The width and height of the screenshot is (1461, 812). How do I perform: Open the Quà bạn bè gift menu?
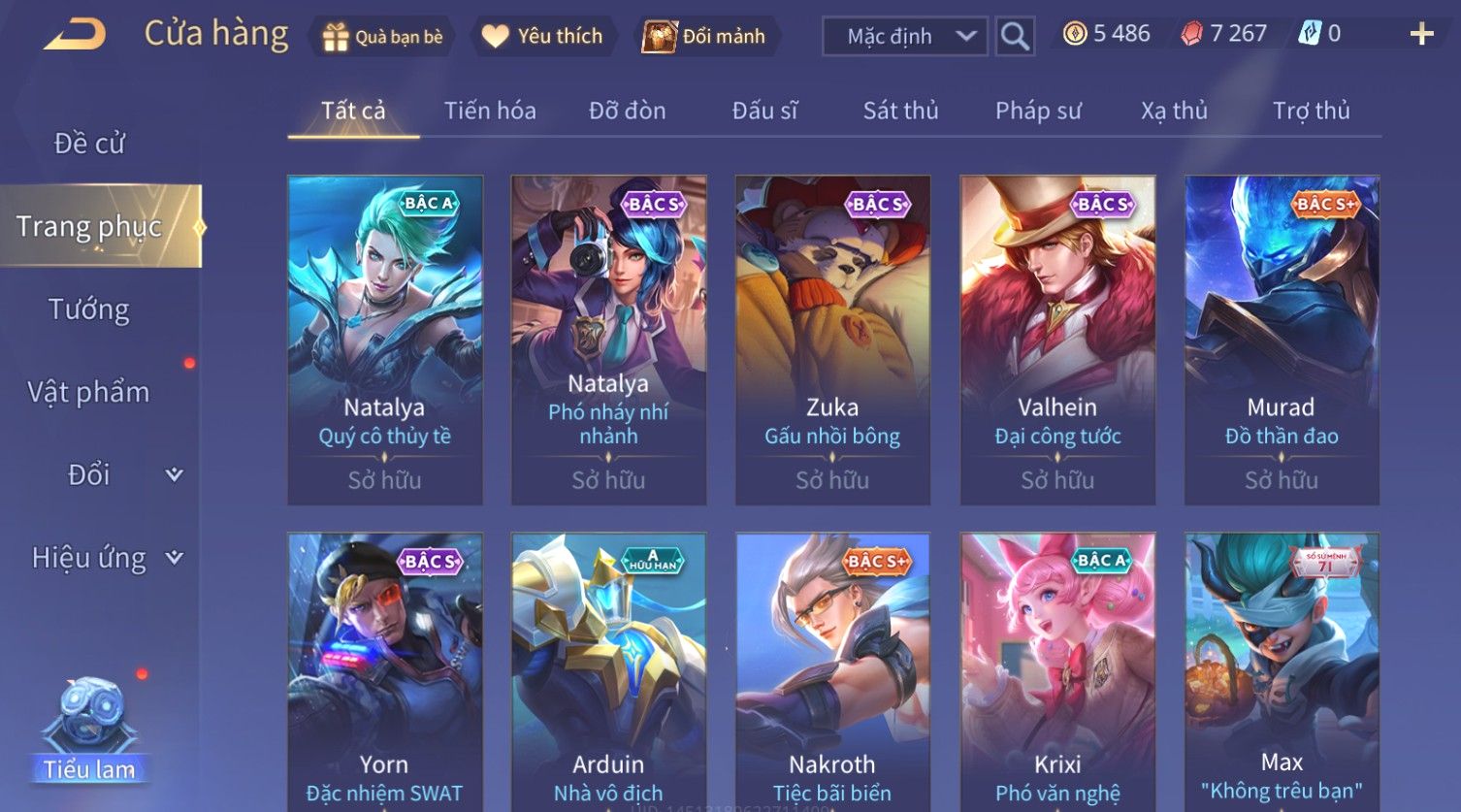tap(382, 37)
